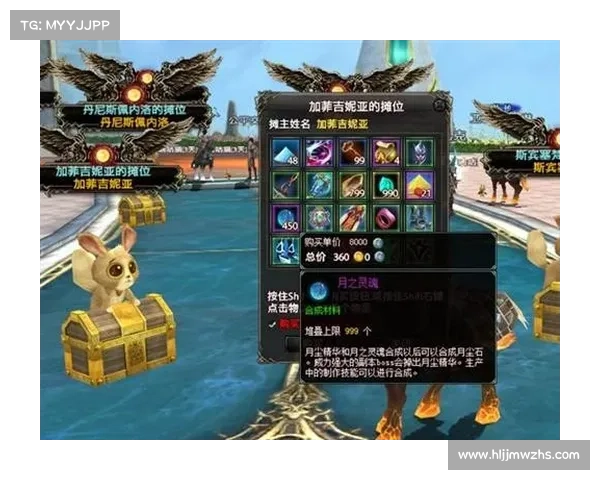This screenshot has height=480, width=600.
Task: Close the 加弗吉妮亚 stall window
Action: click(440, 102)
